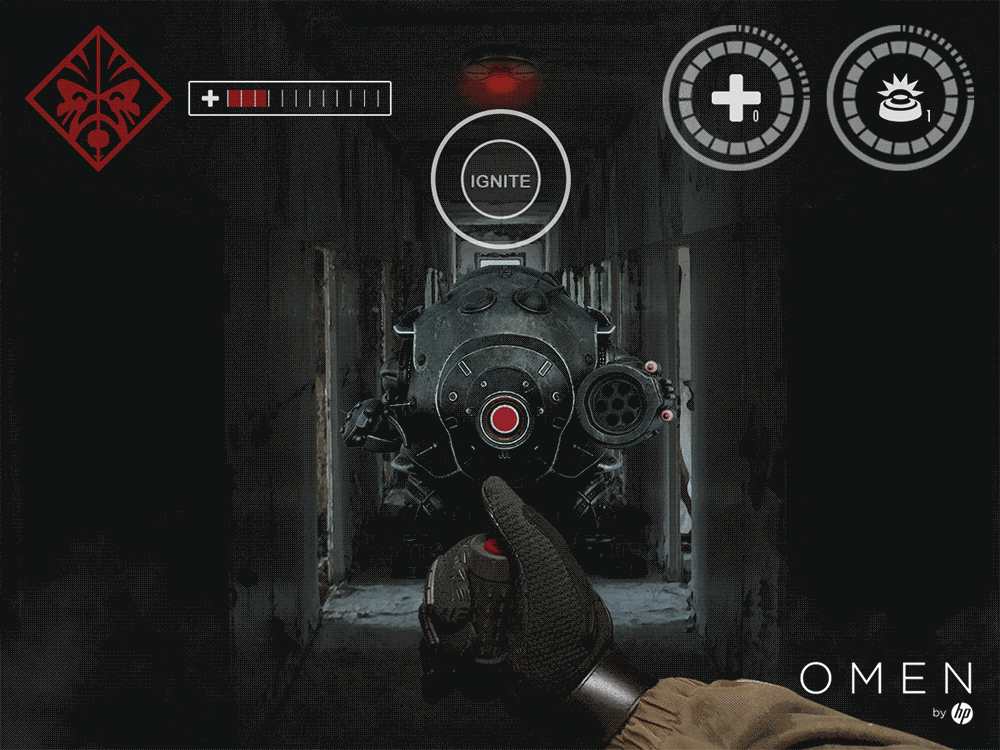The height and width of the screenshot is (750, 1000).
Task: Tap the IGNITE circle button
Action: point(500,181)
